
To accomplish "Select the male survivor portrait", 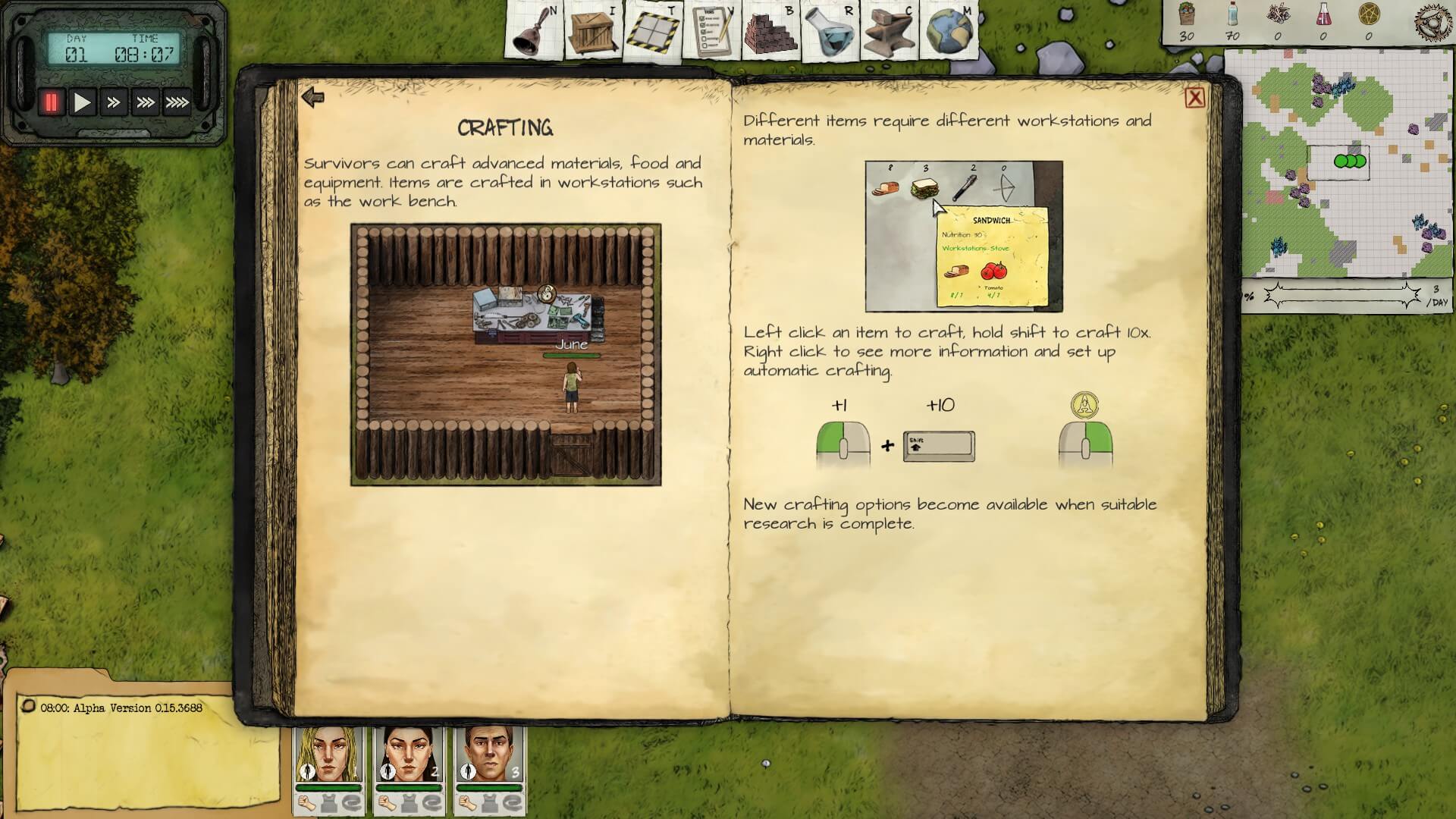I will (x=490, y=755).
